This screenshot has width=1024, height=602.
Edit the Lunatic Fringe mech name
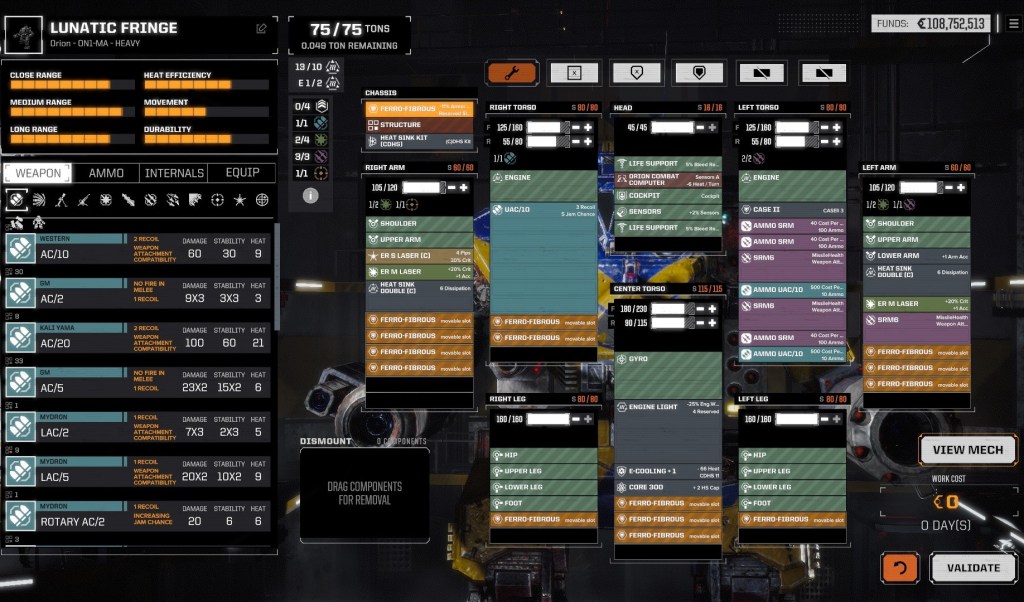click(x=262, y=28)
